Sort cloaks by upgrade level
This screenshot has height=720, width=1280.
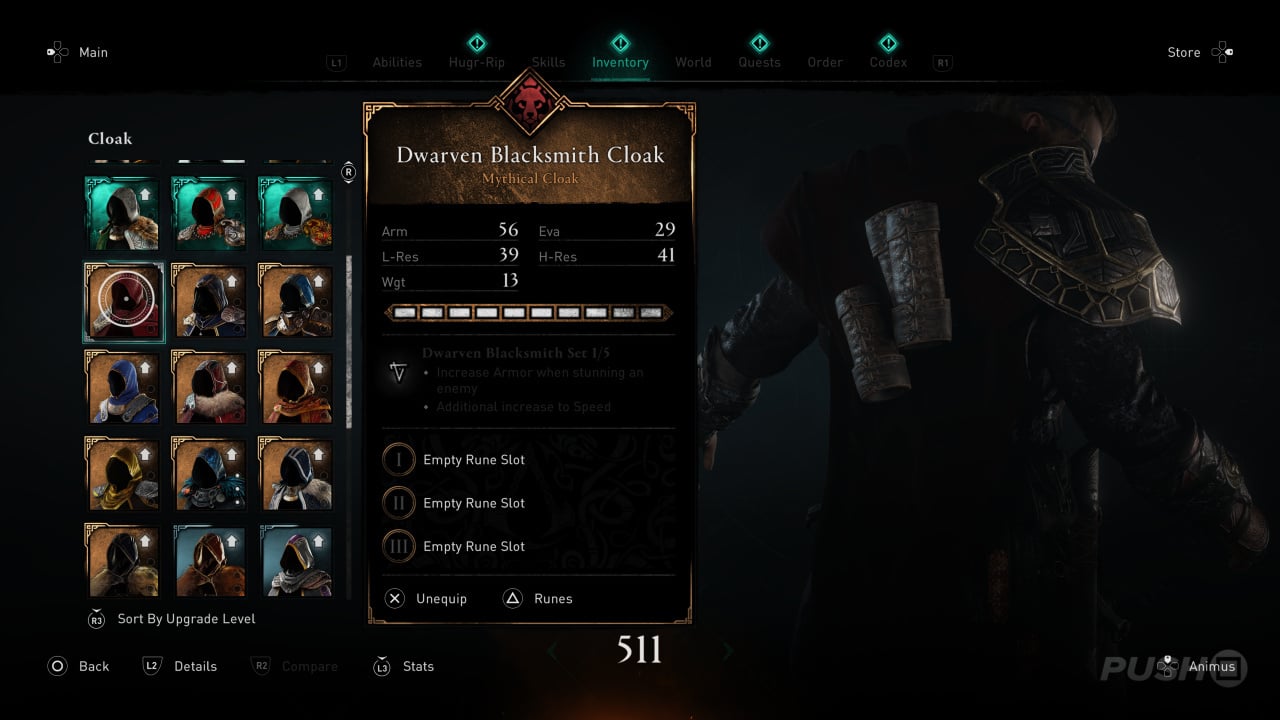tap(186, 619)
